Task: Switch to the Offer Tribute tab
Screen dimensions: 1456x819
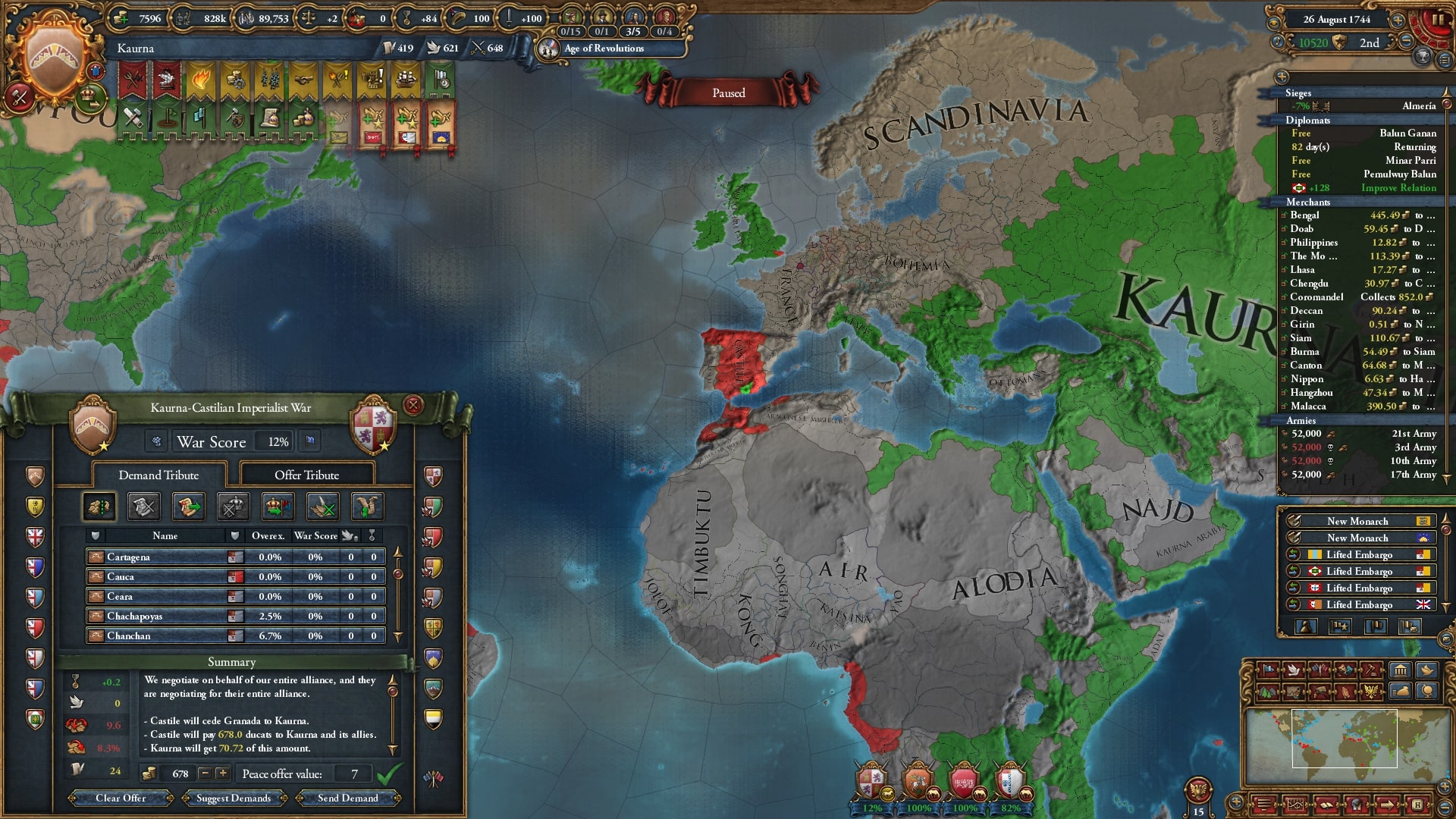Action: coord(306,475)
